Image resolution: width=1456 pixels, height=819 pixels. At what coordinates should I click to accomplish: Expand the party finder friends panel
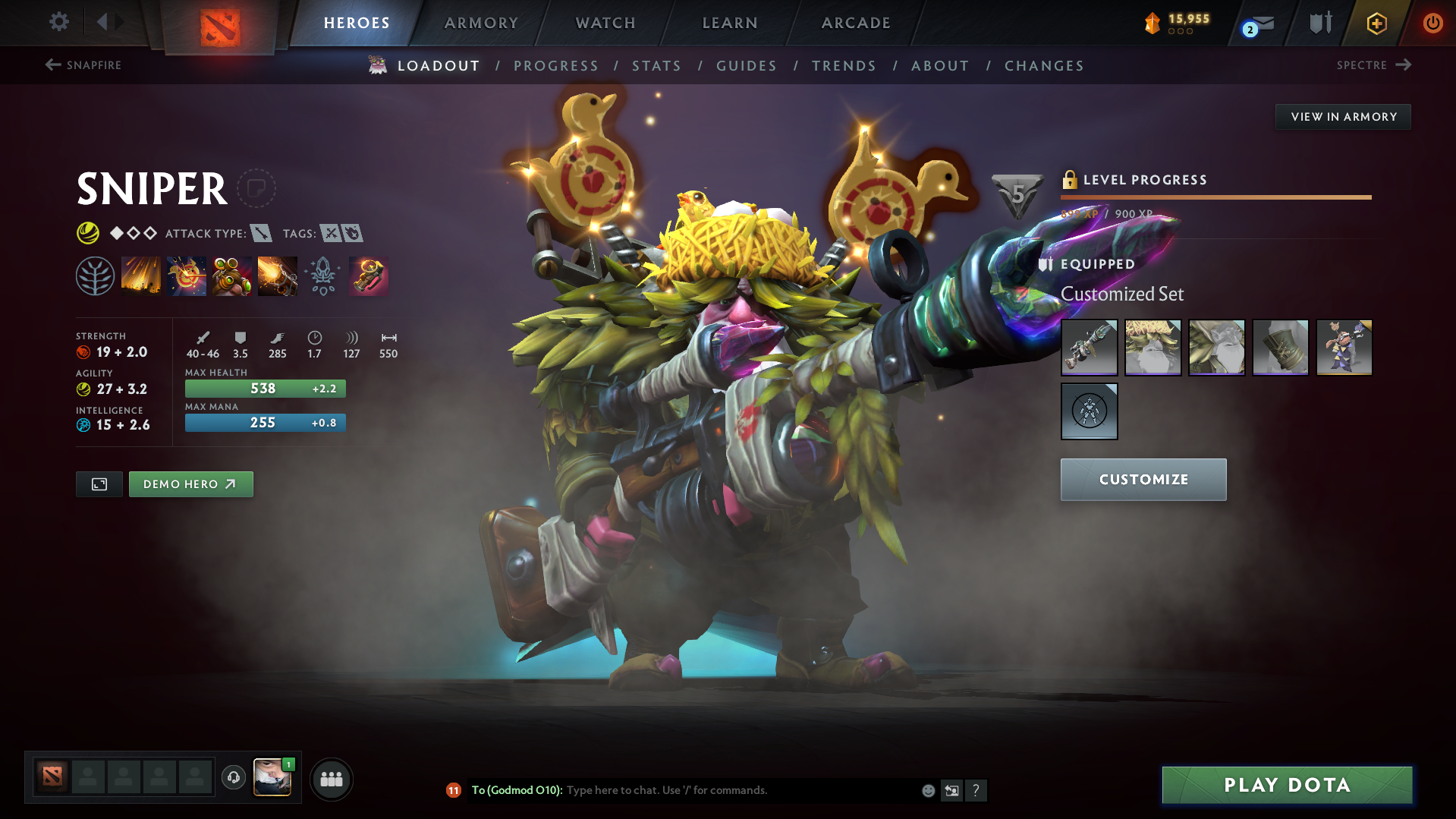point(331,778)
